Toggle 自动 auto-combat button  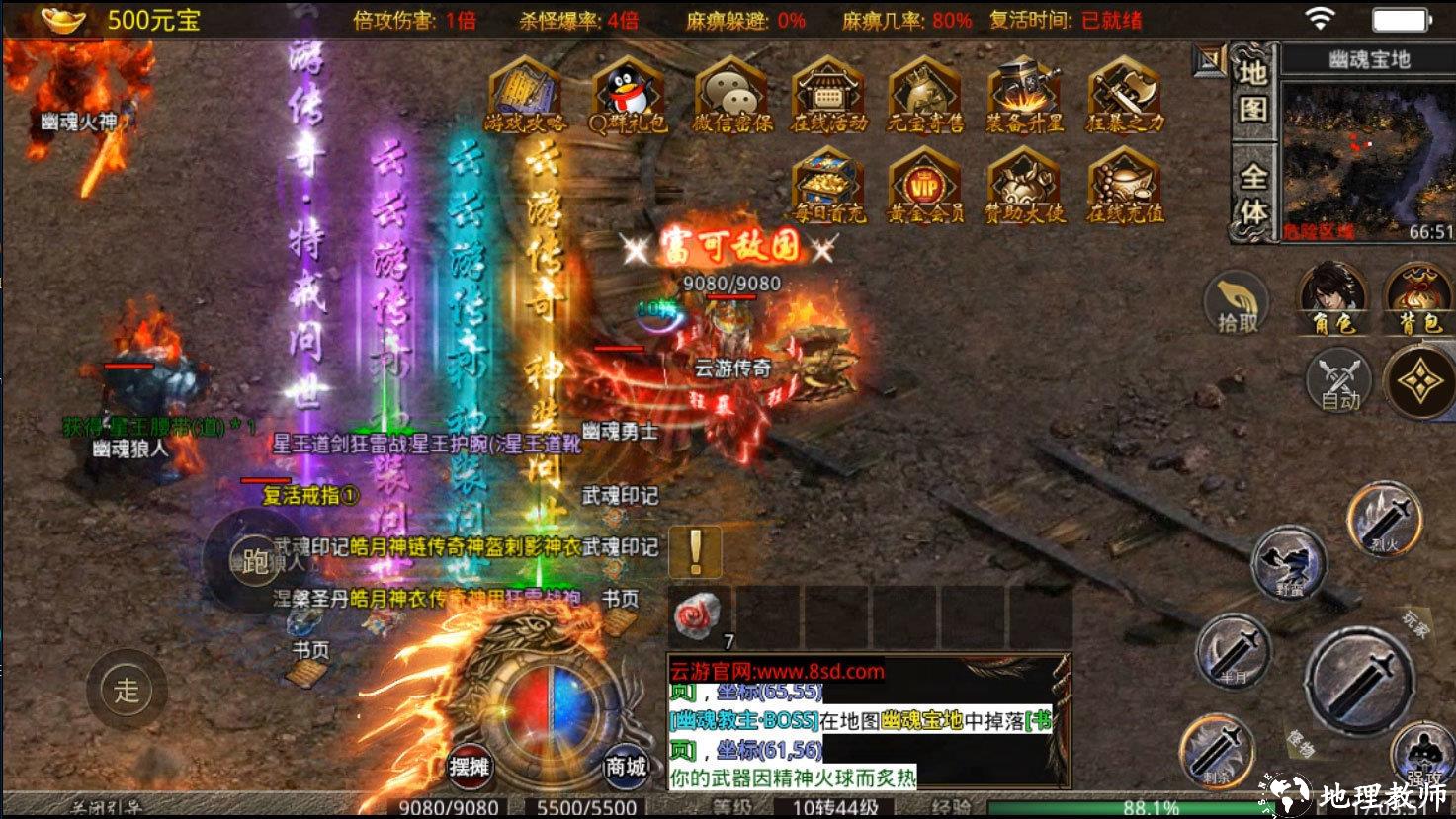point(1340,381)
